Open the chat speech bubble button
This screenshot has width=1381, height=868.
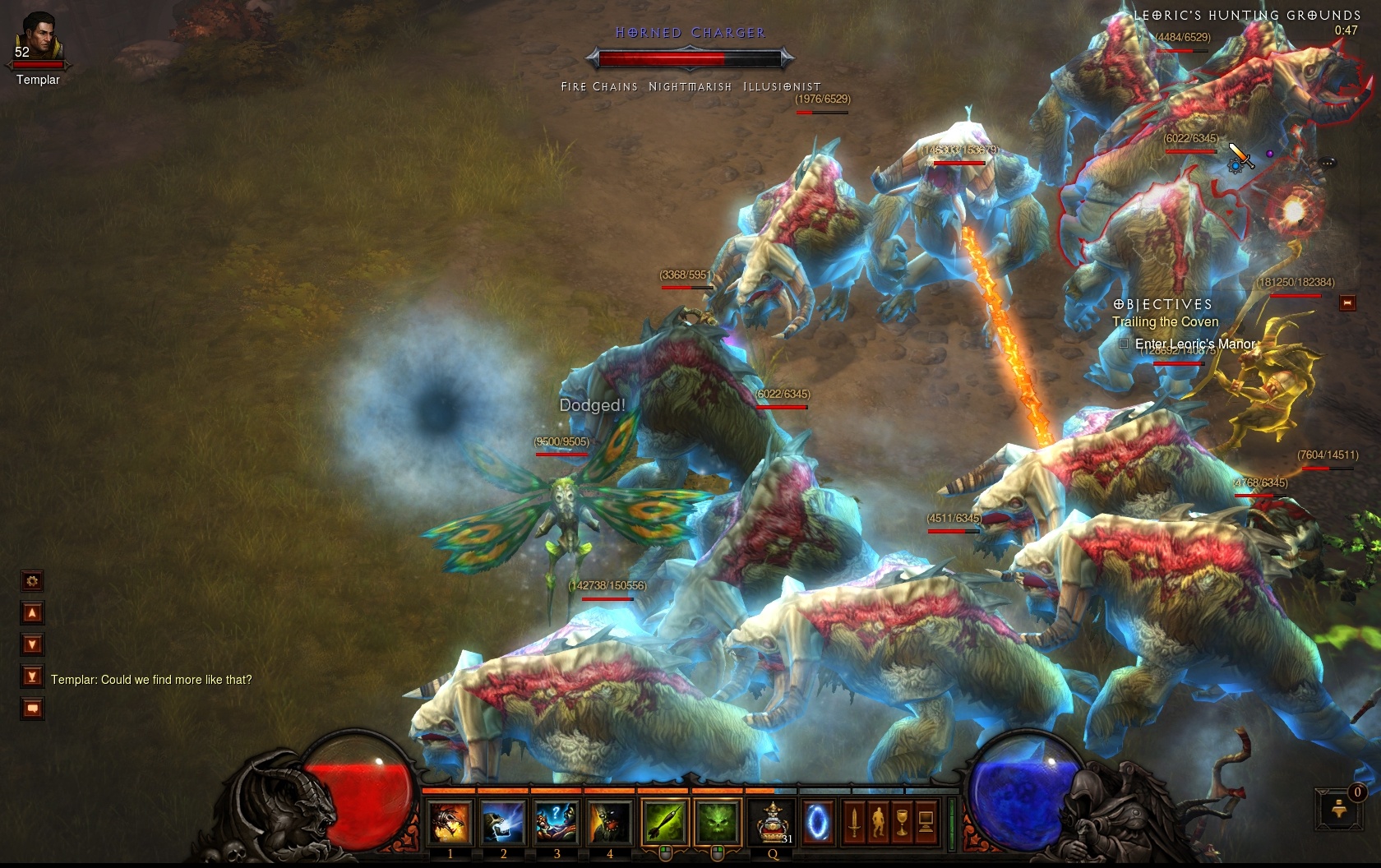tap(32, 709)
